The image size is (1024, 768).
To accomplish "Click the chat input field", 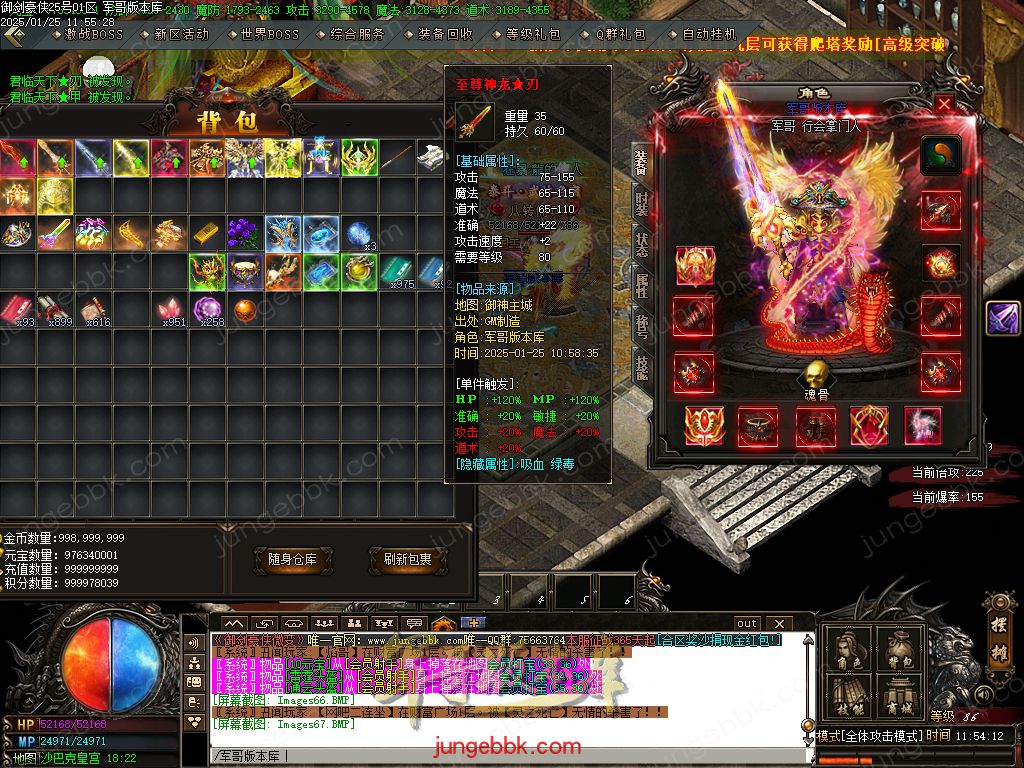I will coord(500,755).
